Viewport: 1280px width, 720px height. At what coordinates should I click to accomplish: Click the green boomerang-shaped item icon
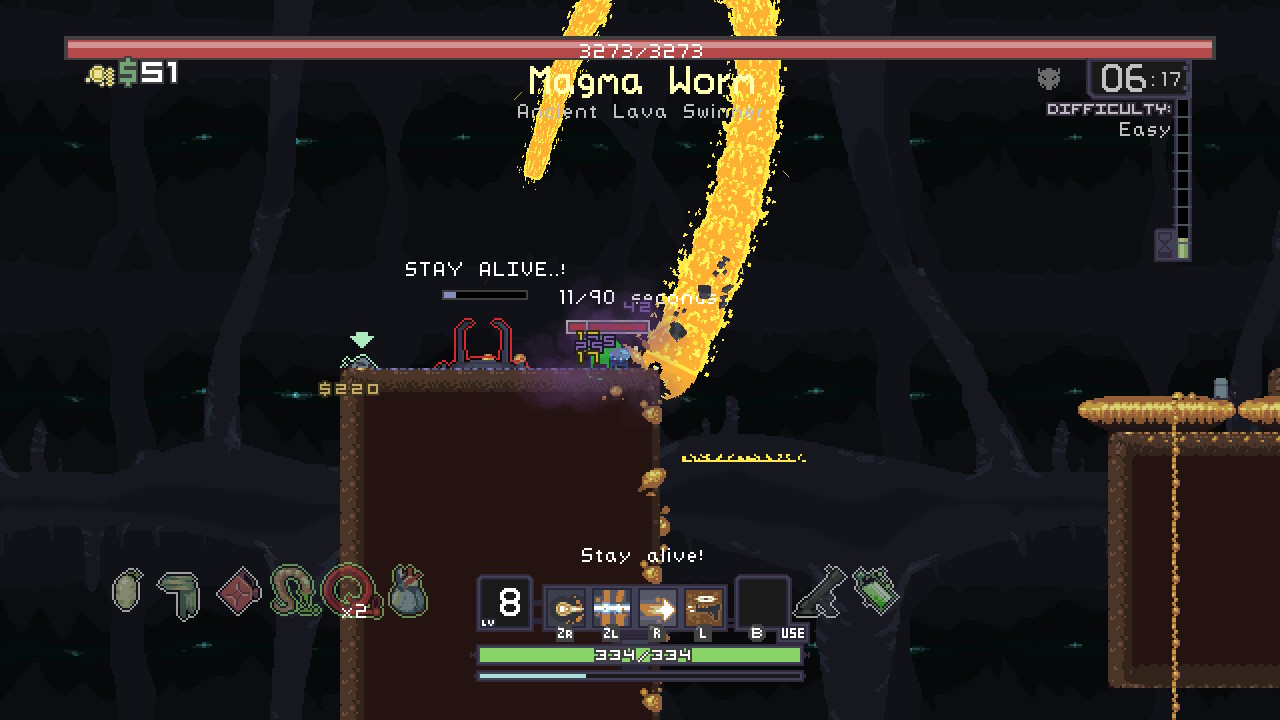180,594
